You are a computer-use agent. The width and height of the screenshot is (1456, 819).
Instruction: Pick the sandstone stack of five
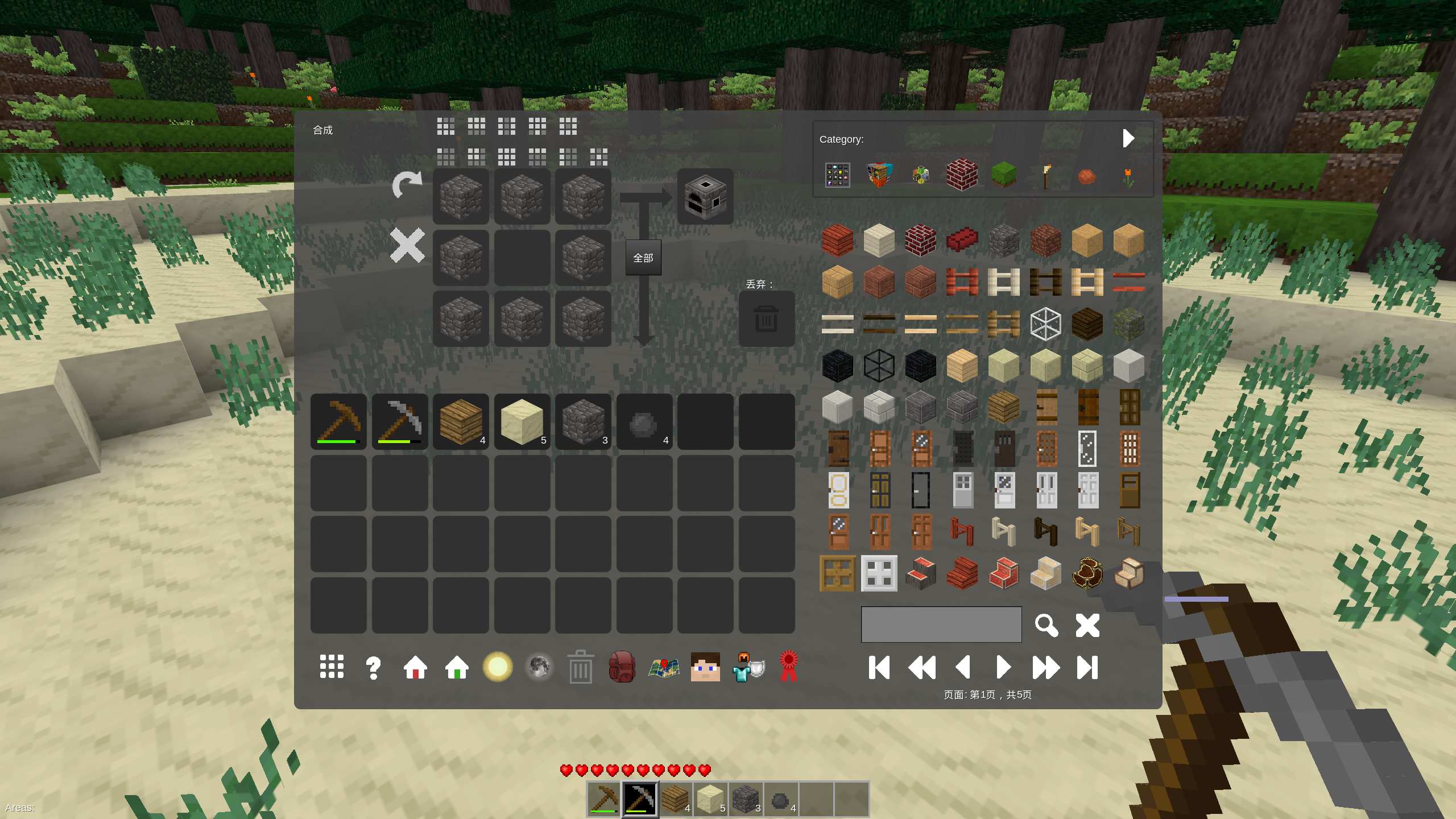click(522, 422)
